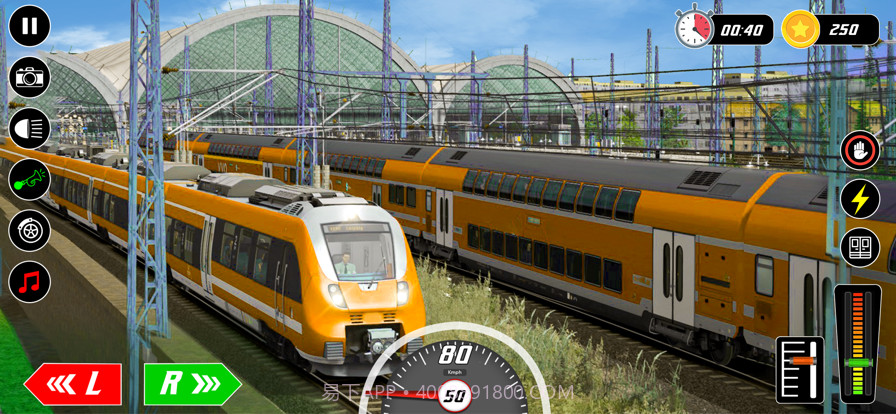The width and height of the screenshot is (896, 414).
Task: Switch track left with L arrow
Action: (x=73, y=384)
